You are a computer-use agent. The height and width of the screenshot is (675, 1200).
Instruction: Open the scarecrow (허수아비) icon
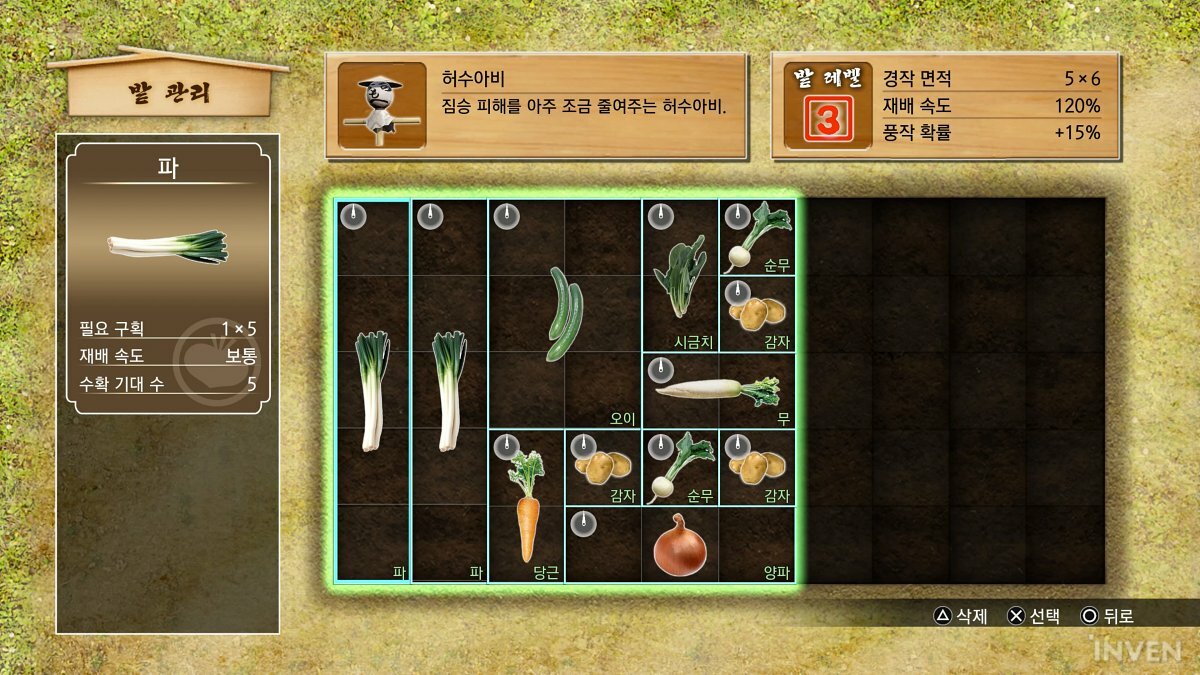381,105
